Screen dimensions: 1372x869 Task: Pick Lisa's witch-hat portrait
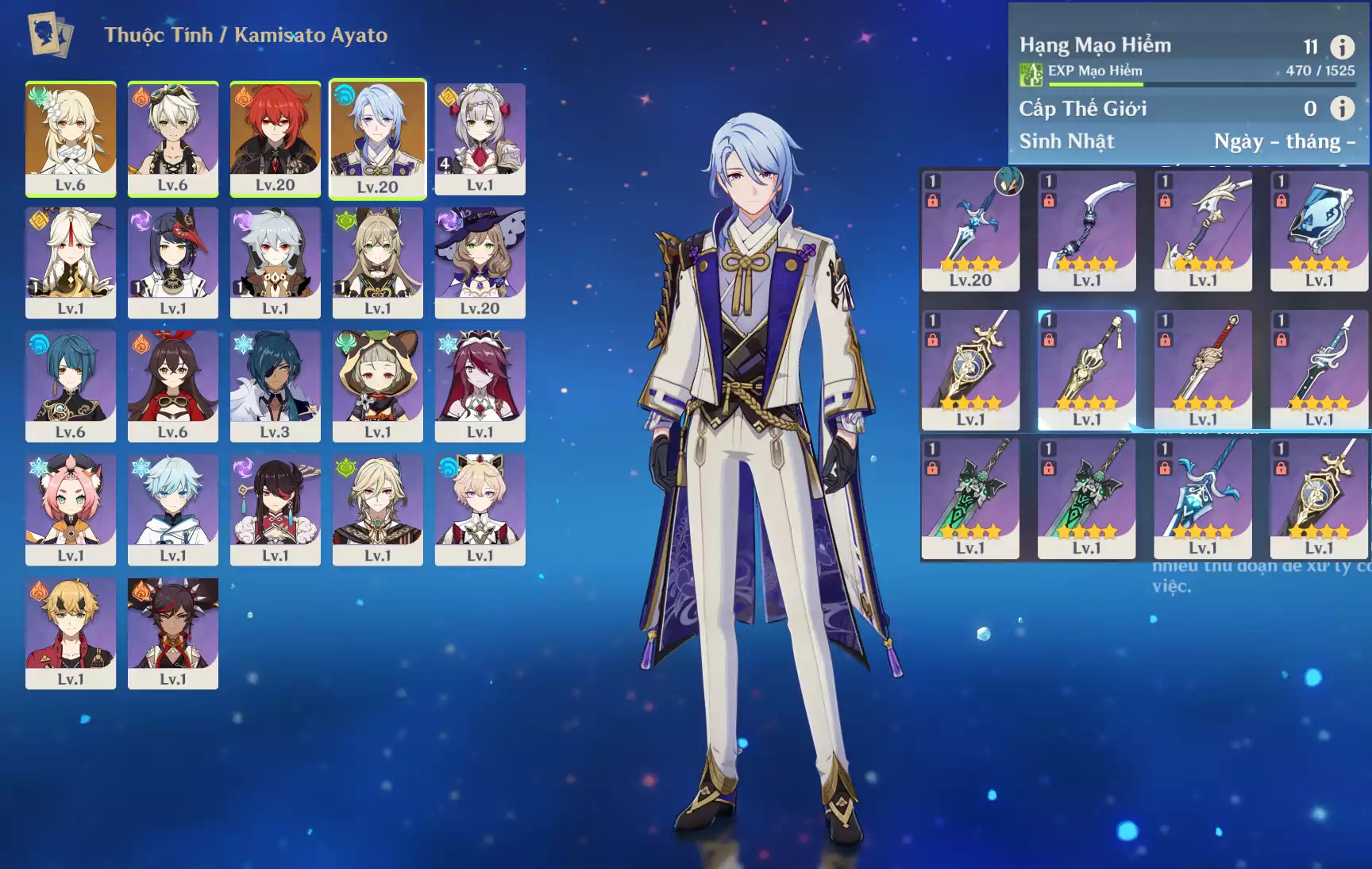click(480, 262)
